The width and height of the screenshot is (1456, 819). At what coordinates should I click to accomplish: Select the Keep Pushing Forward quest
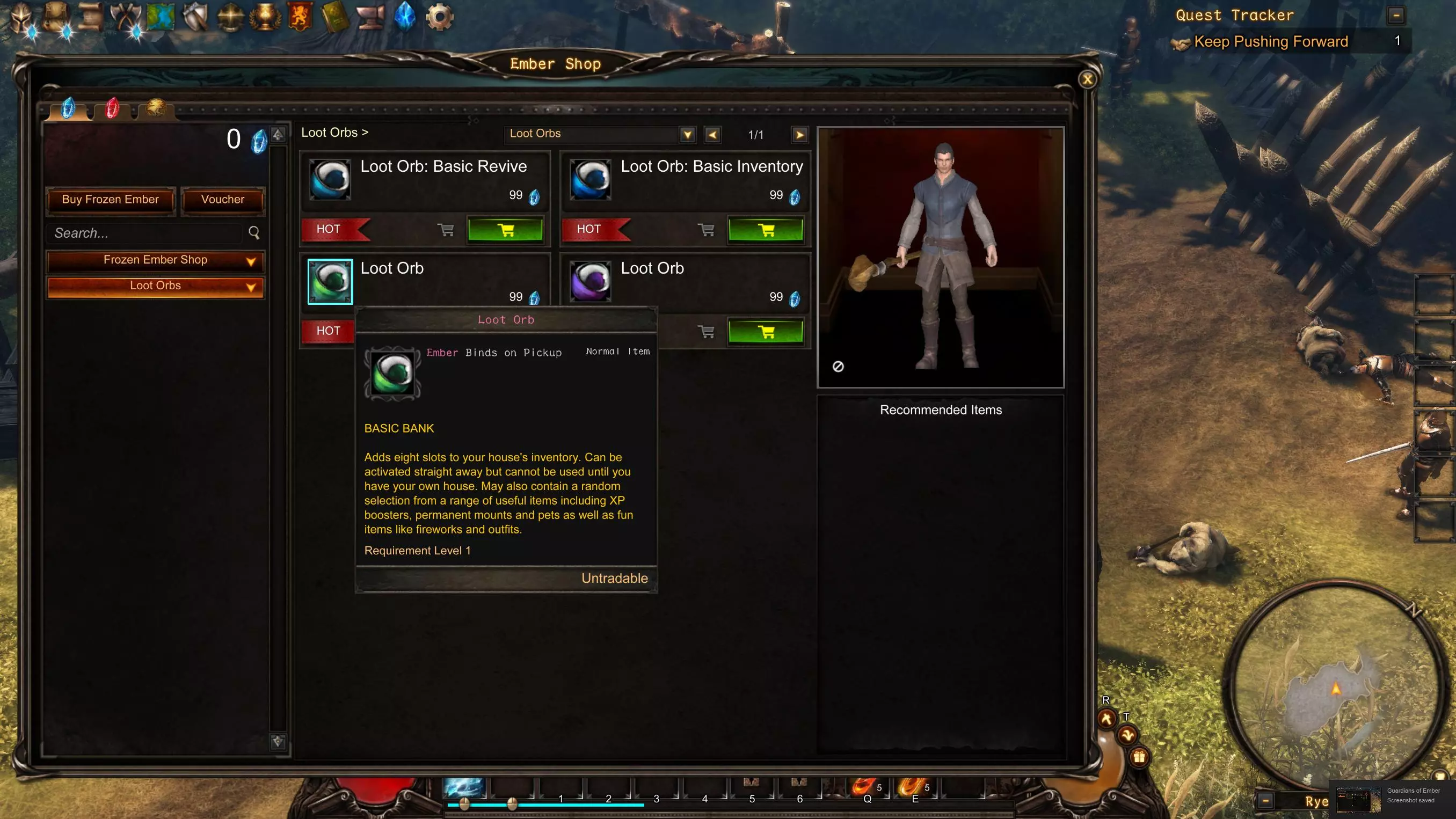1271,42
